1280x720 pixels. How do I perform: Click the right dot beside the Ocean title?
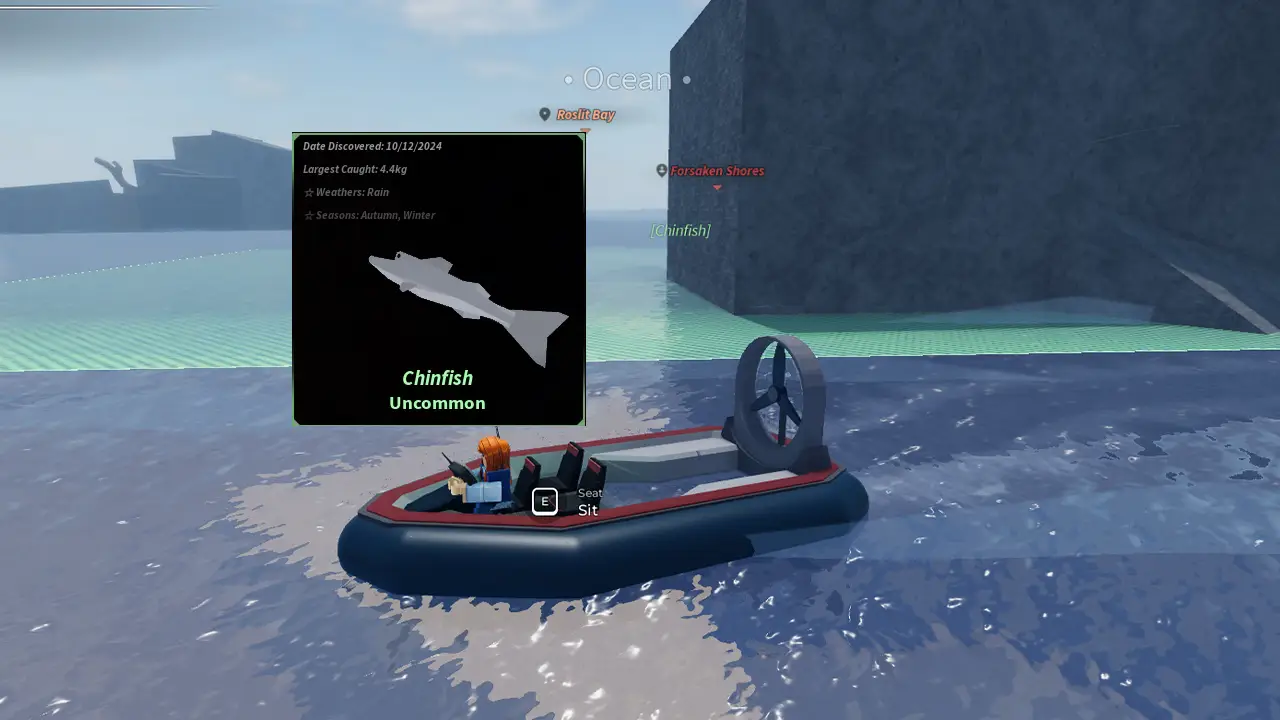click(x=686, y=80)
